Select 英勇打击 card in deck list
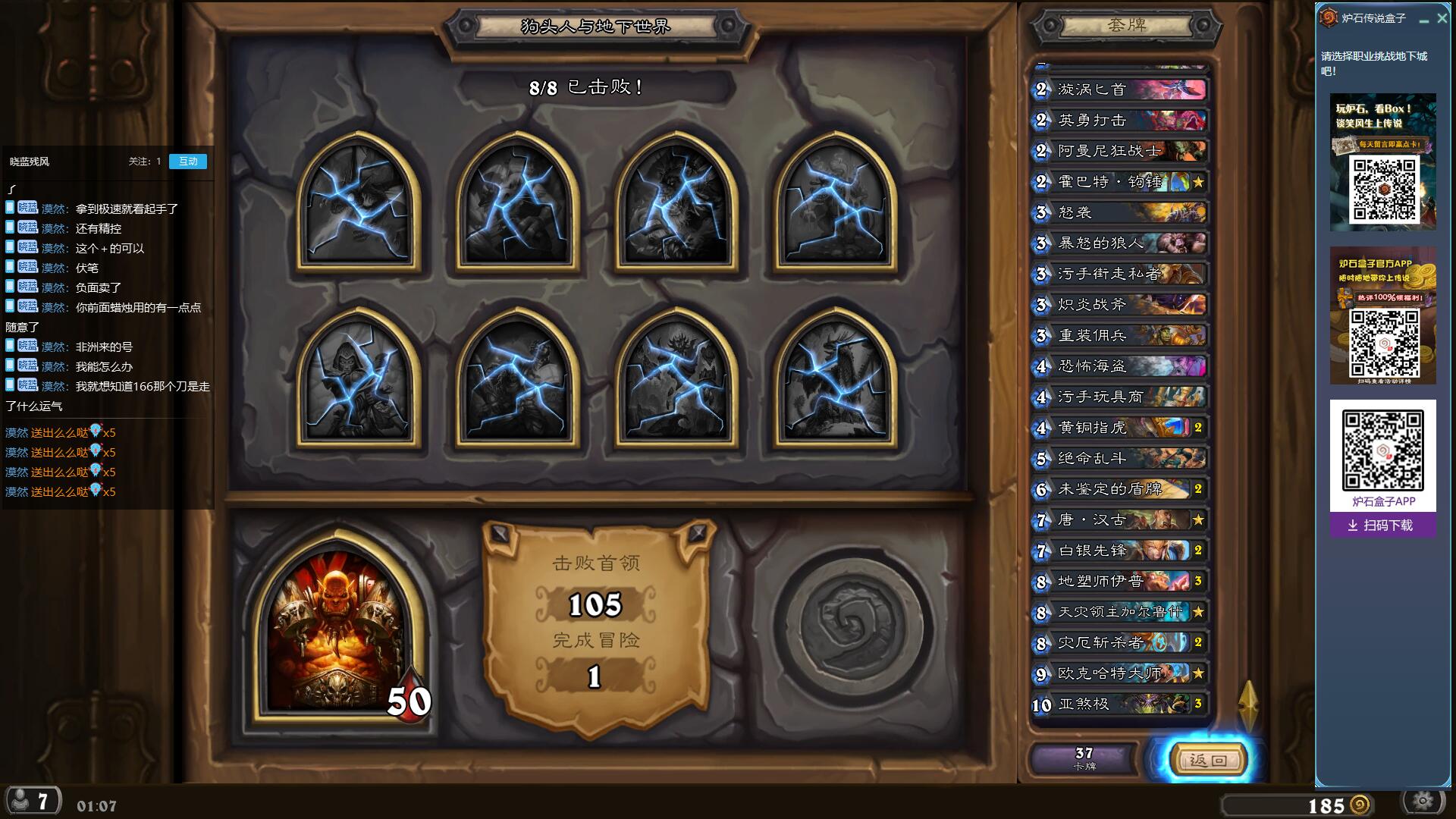Viewport: 1456px width, 819px height. point(1120,121)
